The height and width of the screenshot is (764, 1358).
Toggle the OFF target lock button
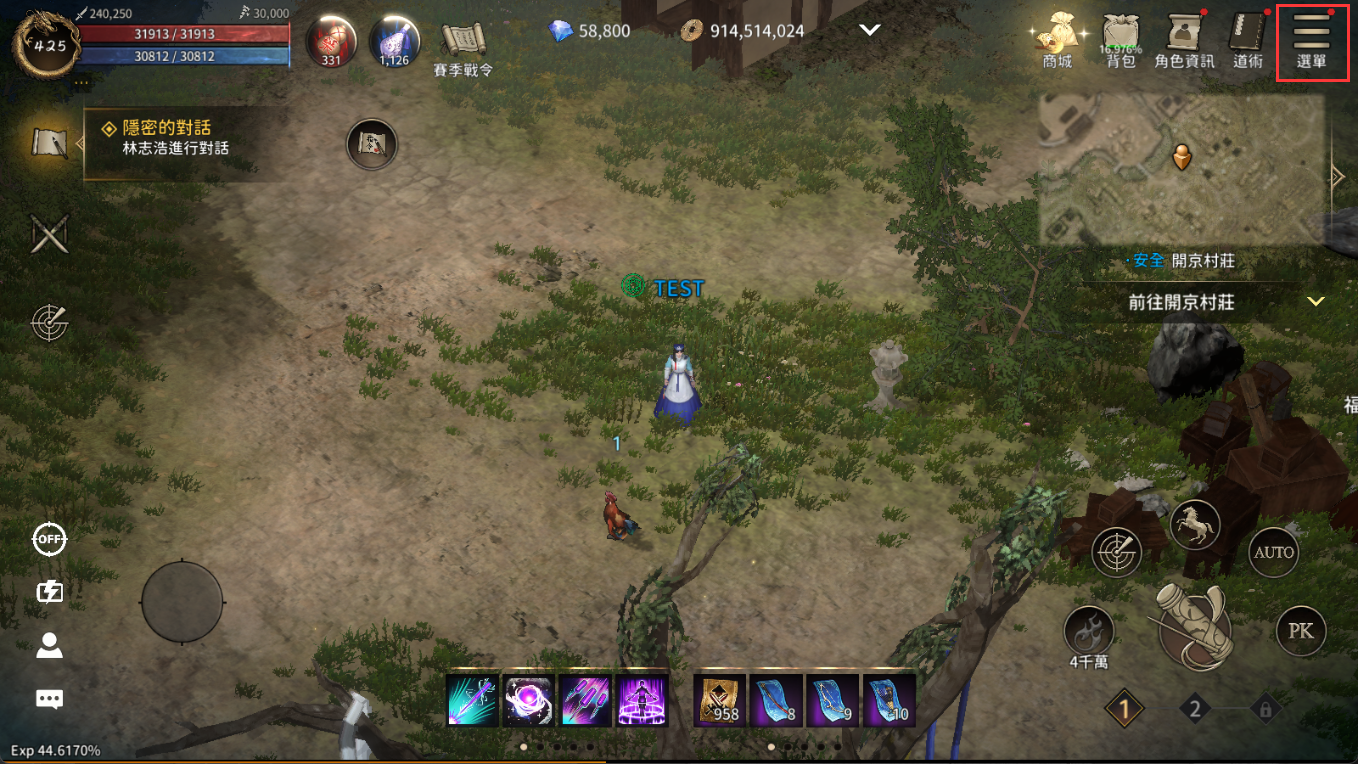point(49,539)
